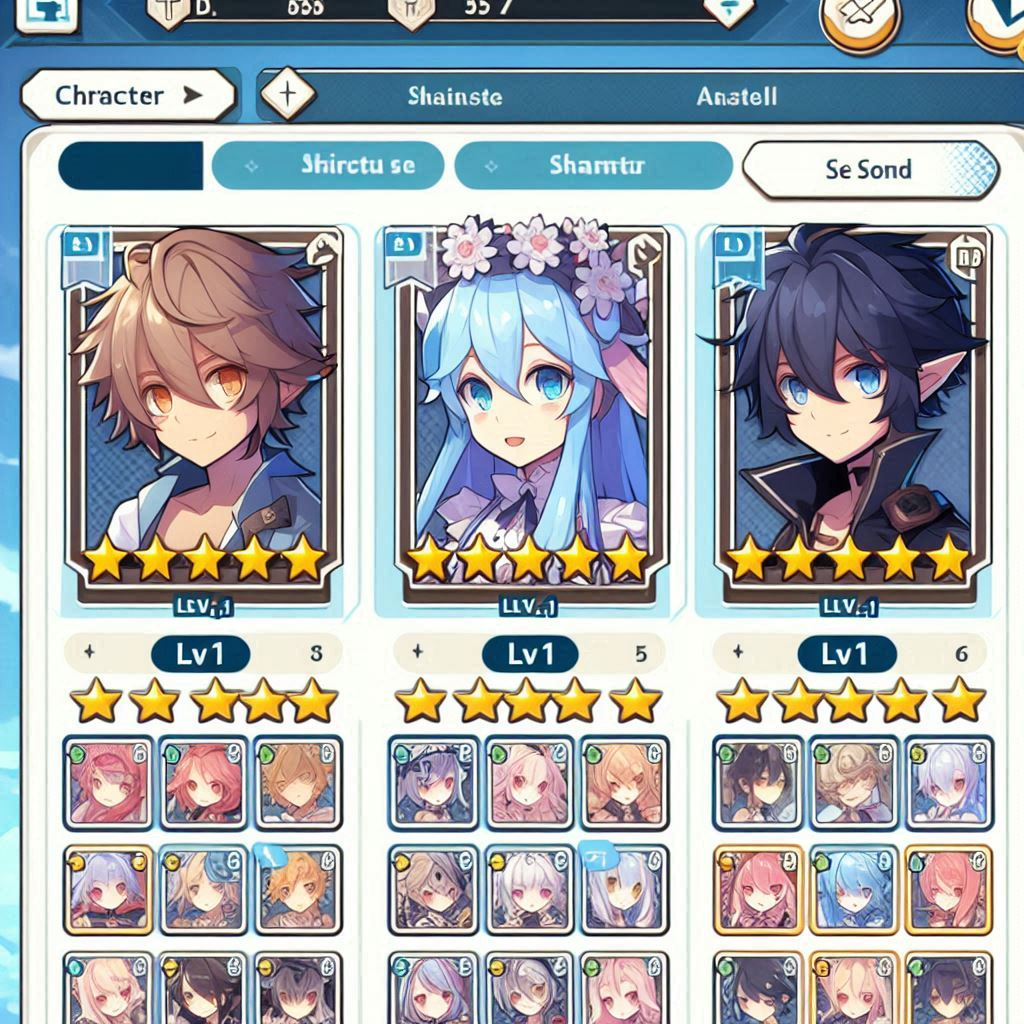This screenshot has height=1024, width=1024.
Task: Choose the Shamtur filter tab
Action: [593, 166]
